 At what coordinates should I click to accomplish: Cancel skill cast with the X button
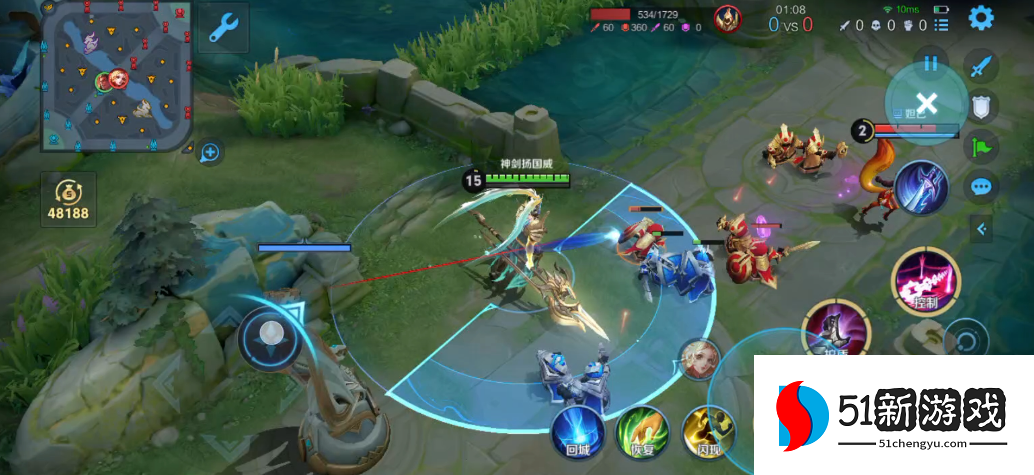926,102
